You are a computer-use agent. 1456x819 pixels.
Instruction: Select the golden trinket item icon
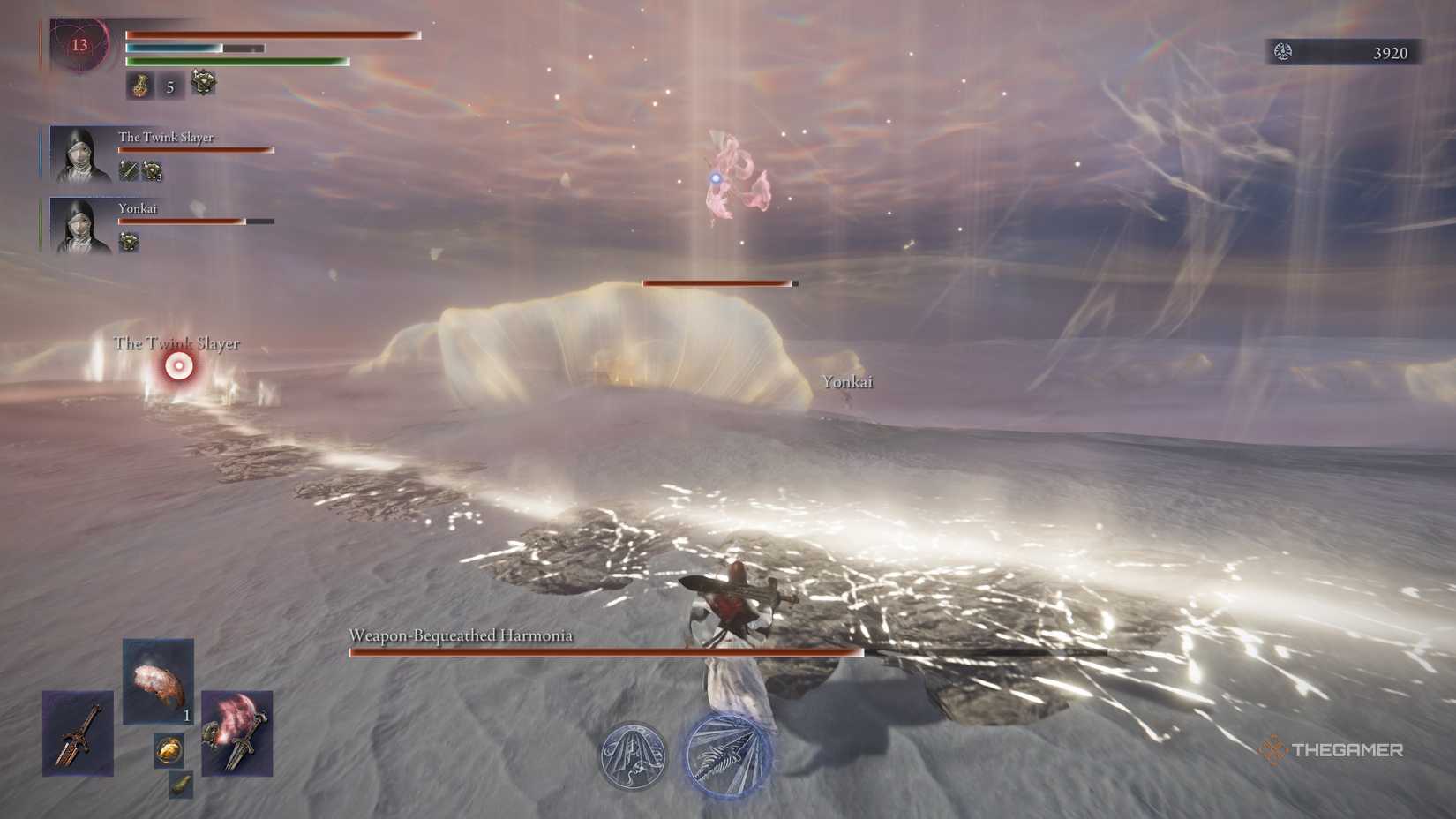169,750
